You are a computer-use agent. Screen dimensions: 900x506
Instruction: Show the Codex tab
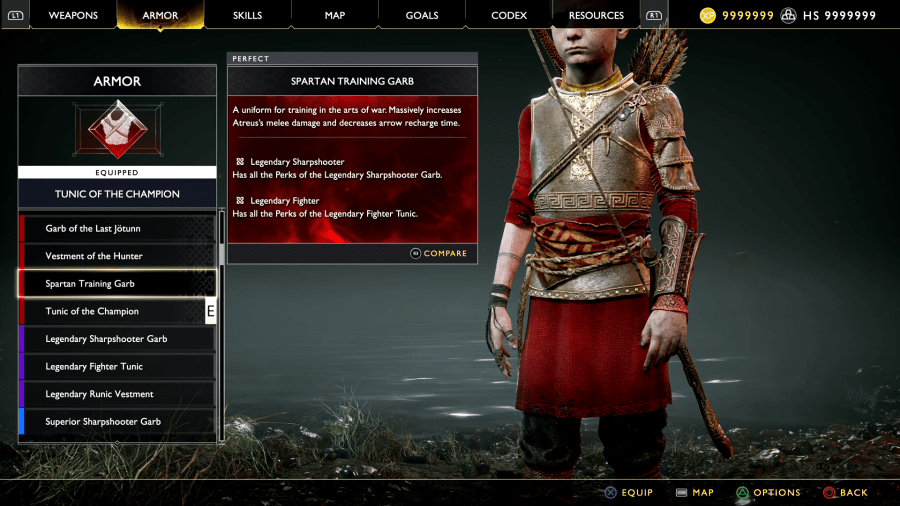pyautogui.click(x=509, y=15)
